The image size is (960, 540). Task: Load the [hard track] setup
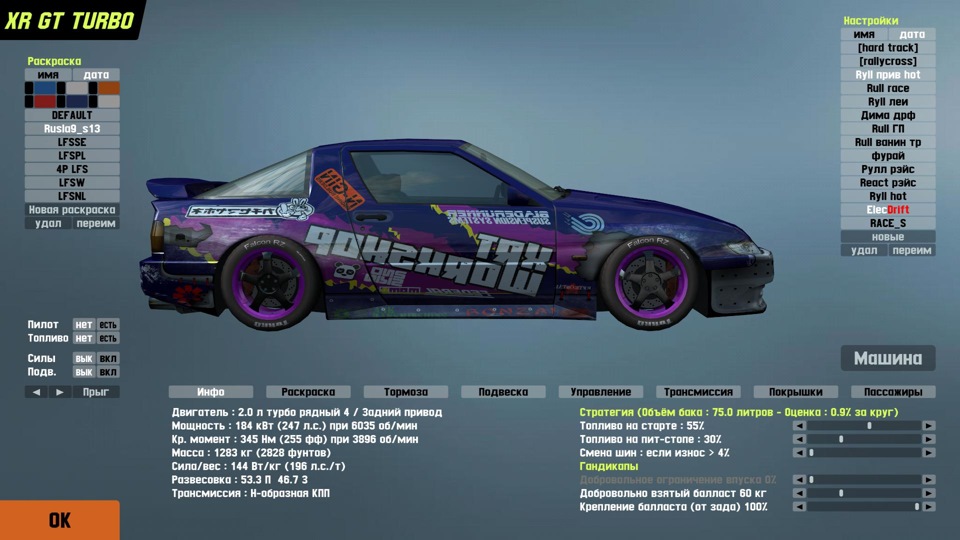(888, 48)
